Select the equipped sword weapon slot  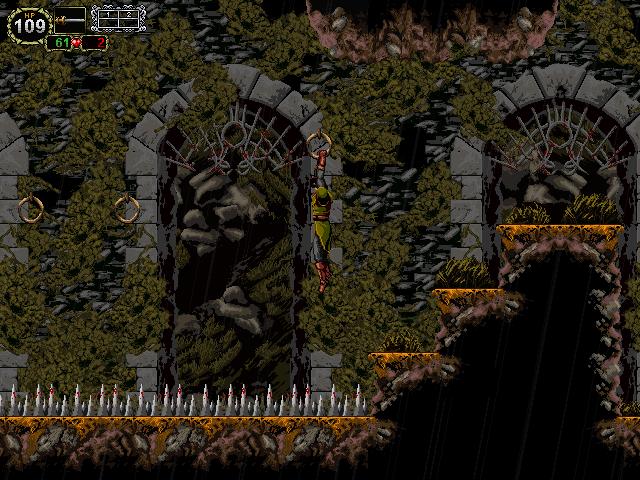click(x=70, y=18)
